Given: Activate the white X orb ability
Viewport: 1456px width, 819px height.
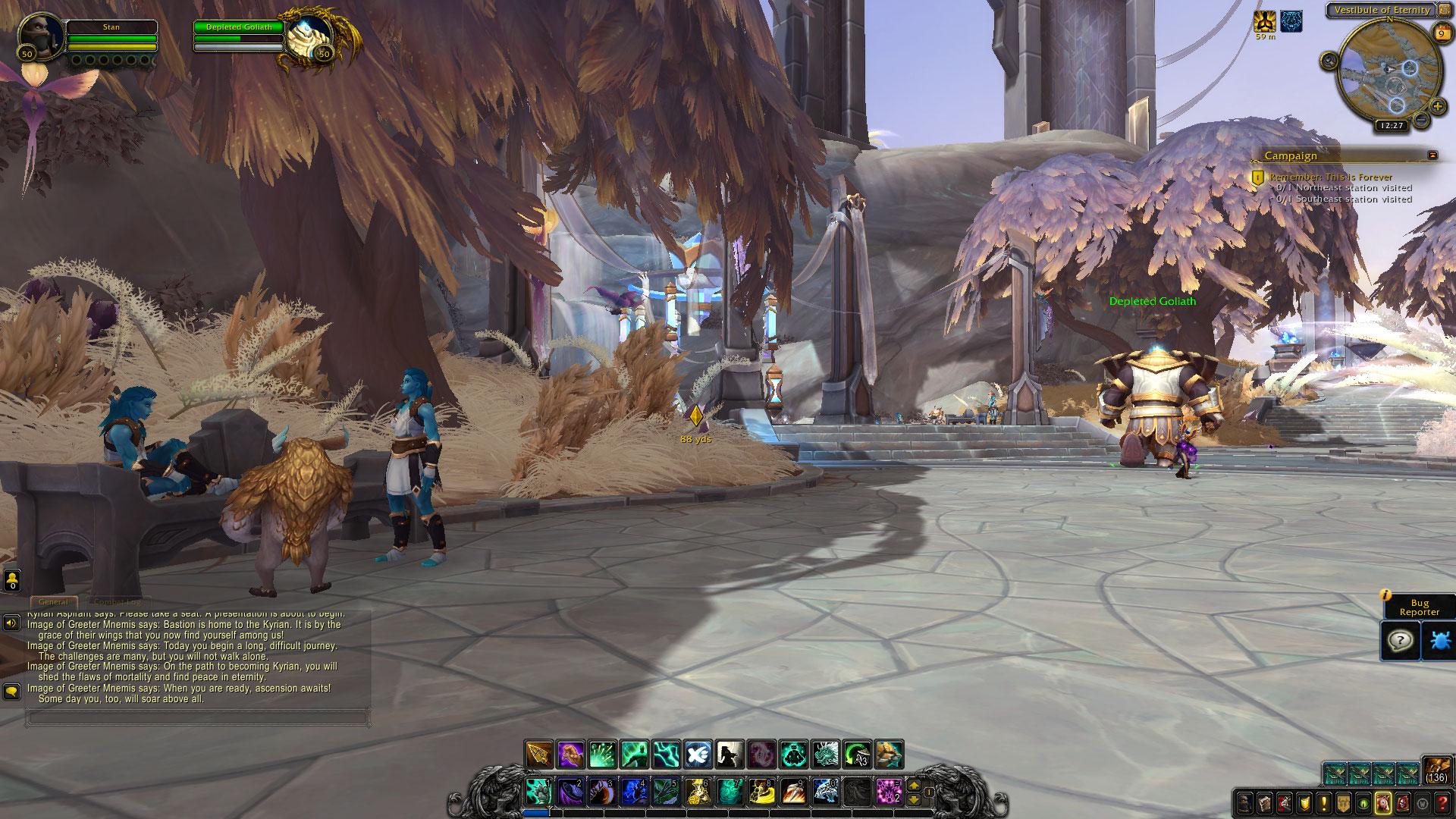Looking at the screenshot, I should pos(698,755).
